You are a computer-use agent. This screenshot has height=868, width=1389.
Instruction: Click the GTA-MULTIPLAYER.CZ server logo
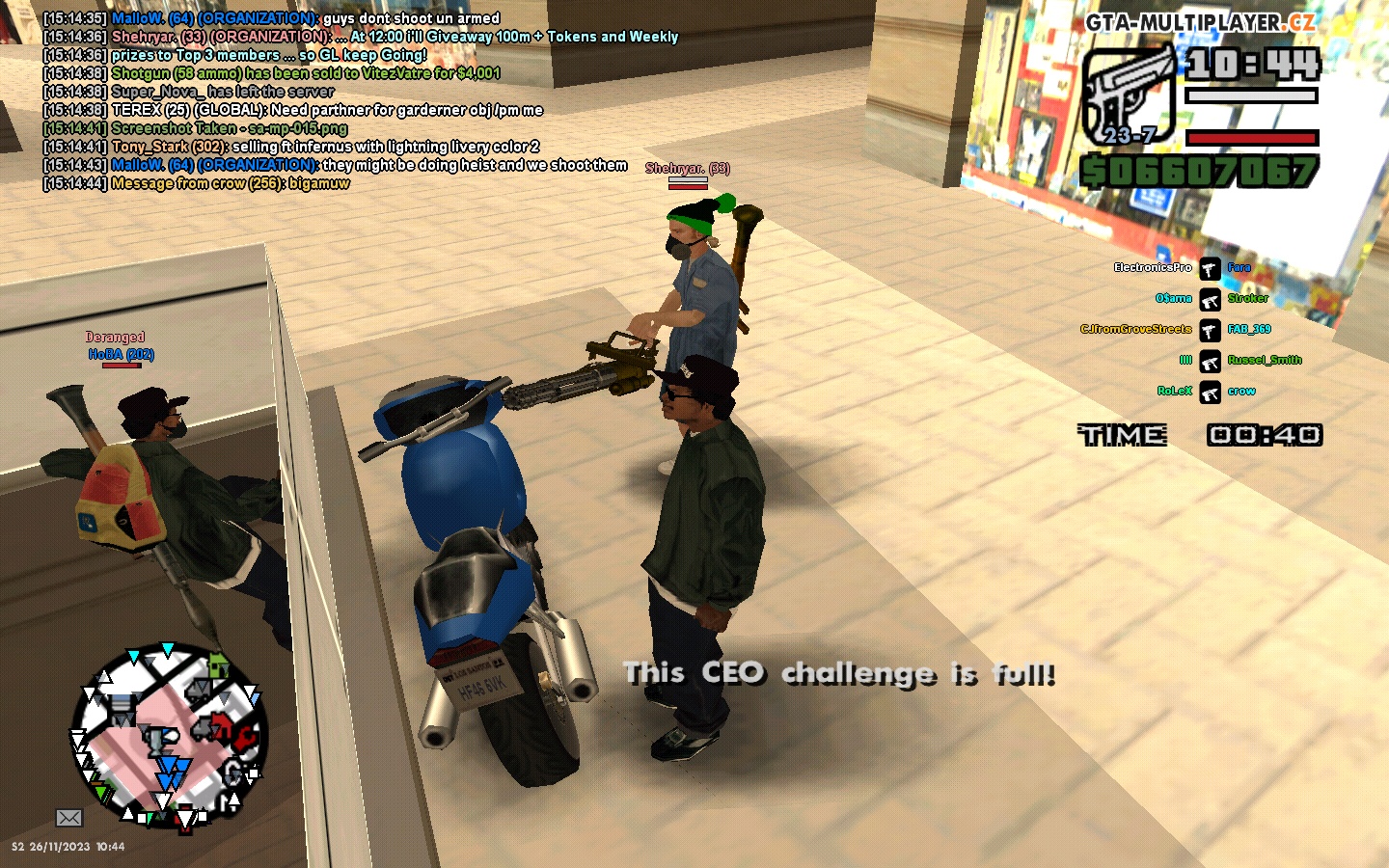[x=1199, y=22]
